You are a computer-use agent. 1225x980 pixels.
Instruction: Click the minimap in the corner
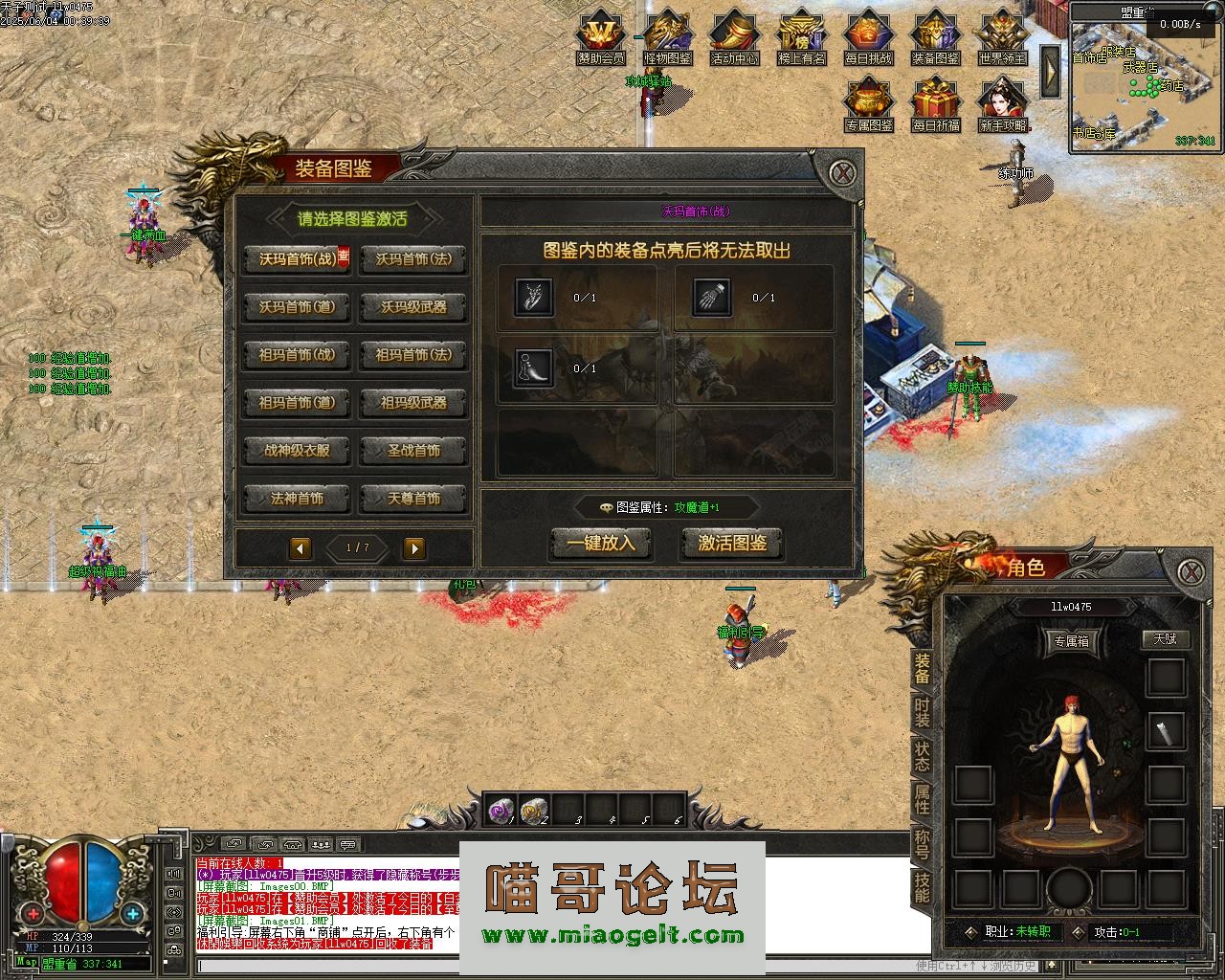pos(1145,86)
